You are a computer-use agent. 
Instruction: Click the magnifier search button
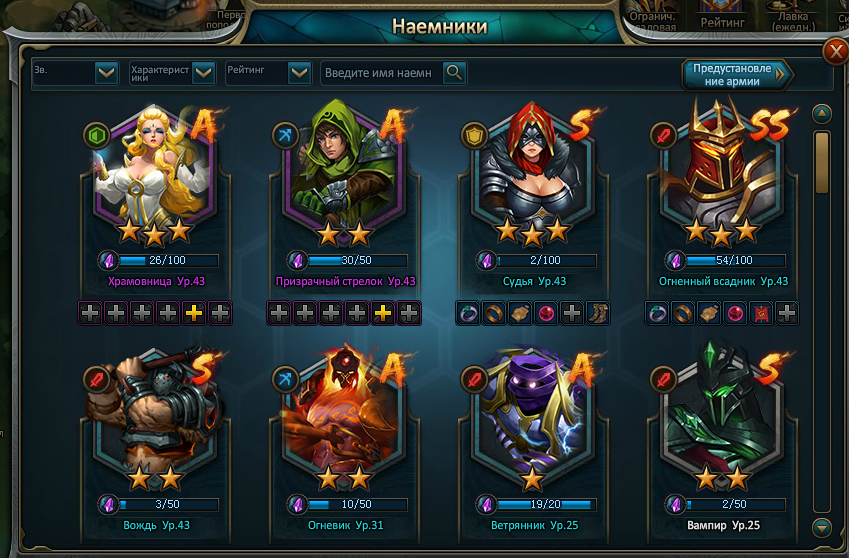pyautogui.click(x=454, y=72)
